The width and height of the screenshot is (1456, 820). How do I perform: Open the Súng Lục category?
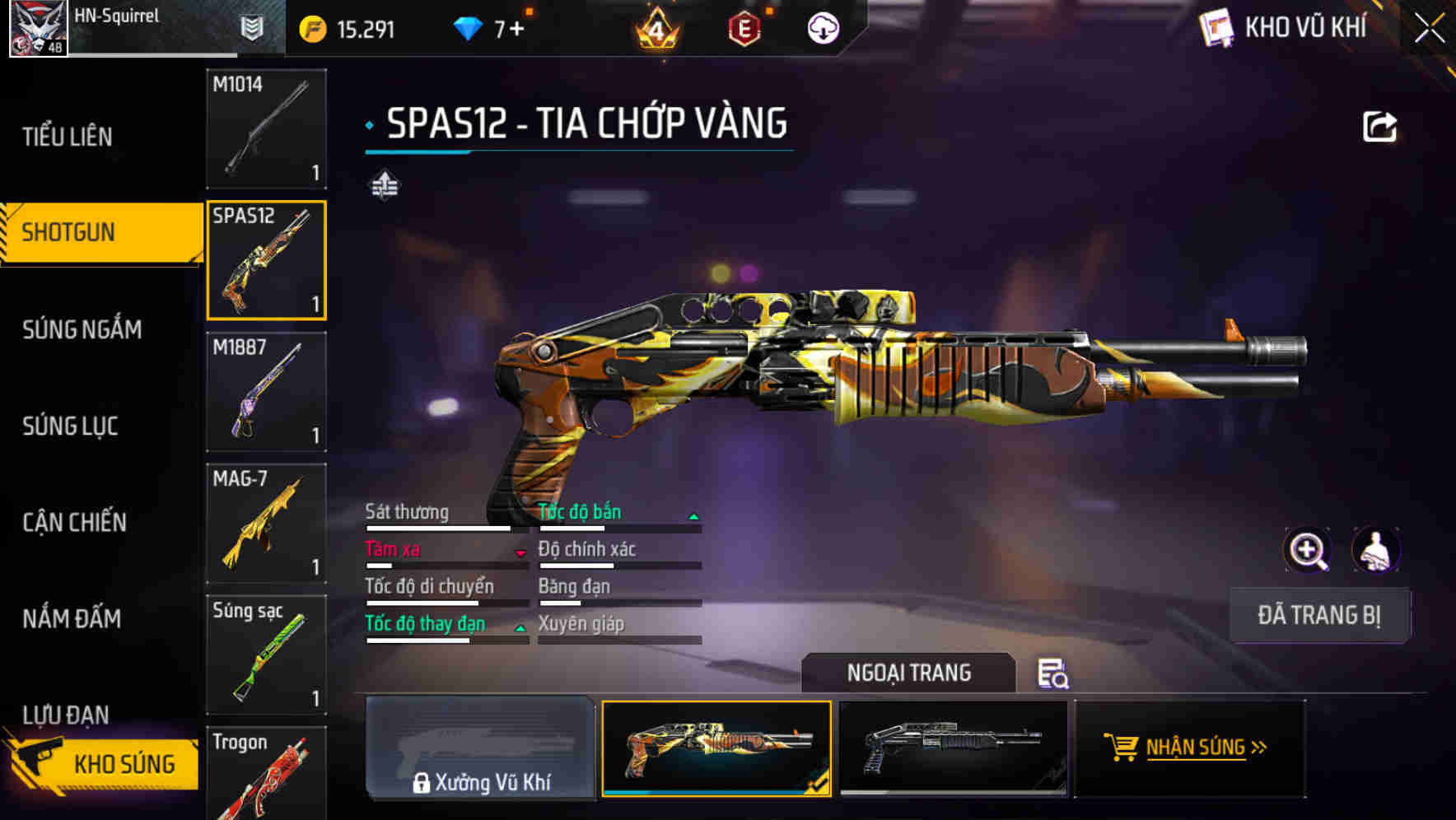click(x=71, y=426)
